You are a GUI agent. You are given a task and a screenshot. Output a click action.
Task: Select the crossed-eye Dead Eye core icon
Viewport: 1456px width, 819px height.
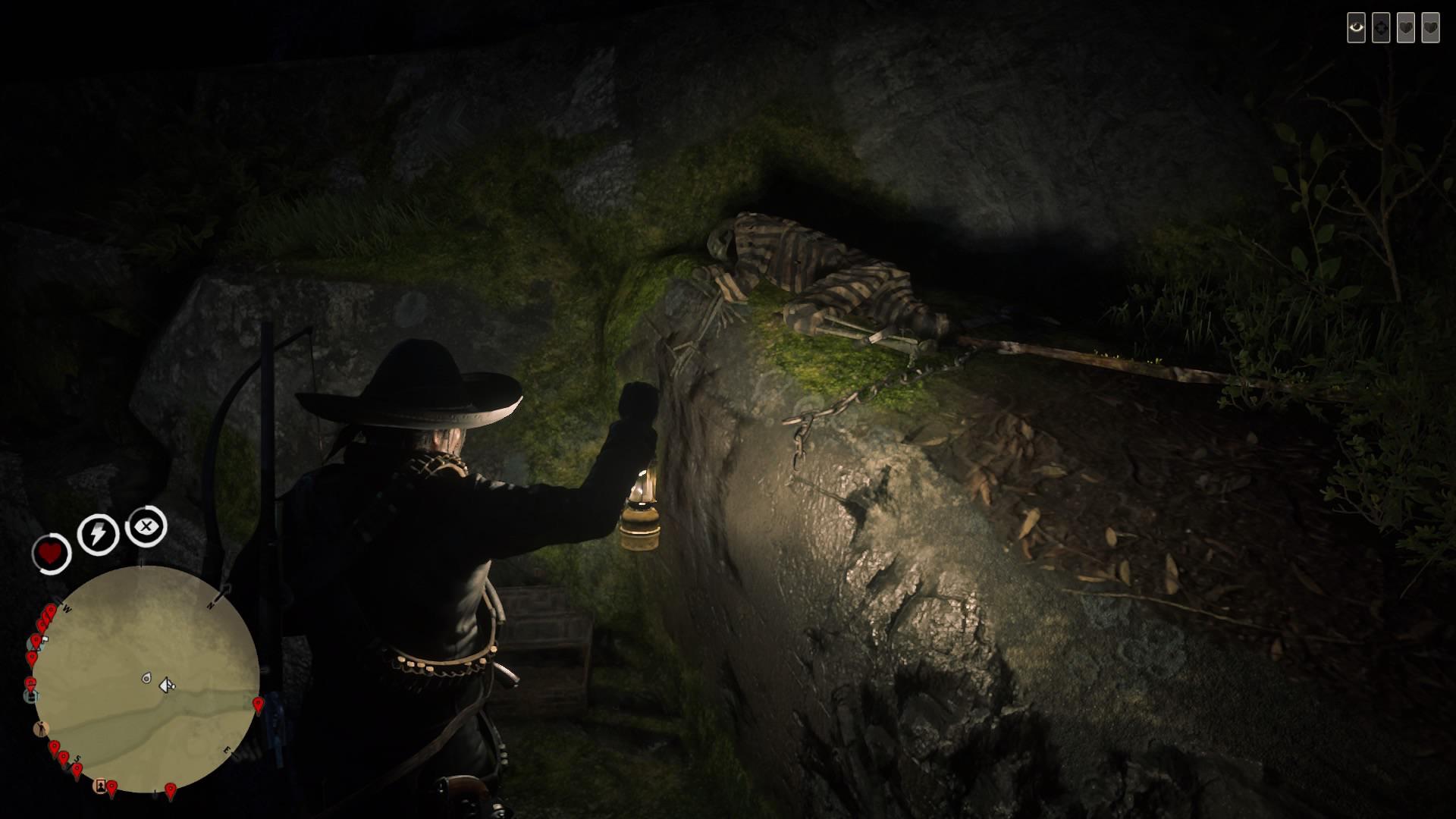tap(146, 527)
